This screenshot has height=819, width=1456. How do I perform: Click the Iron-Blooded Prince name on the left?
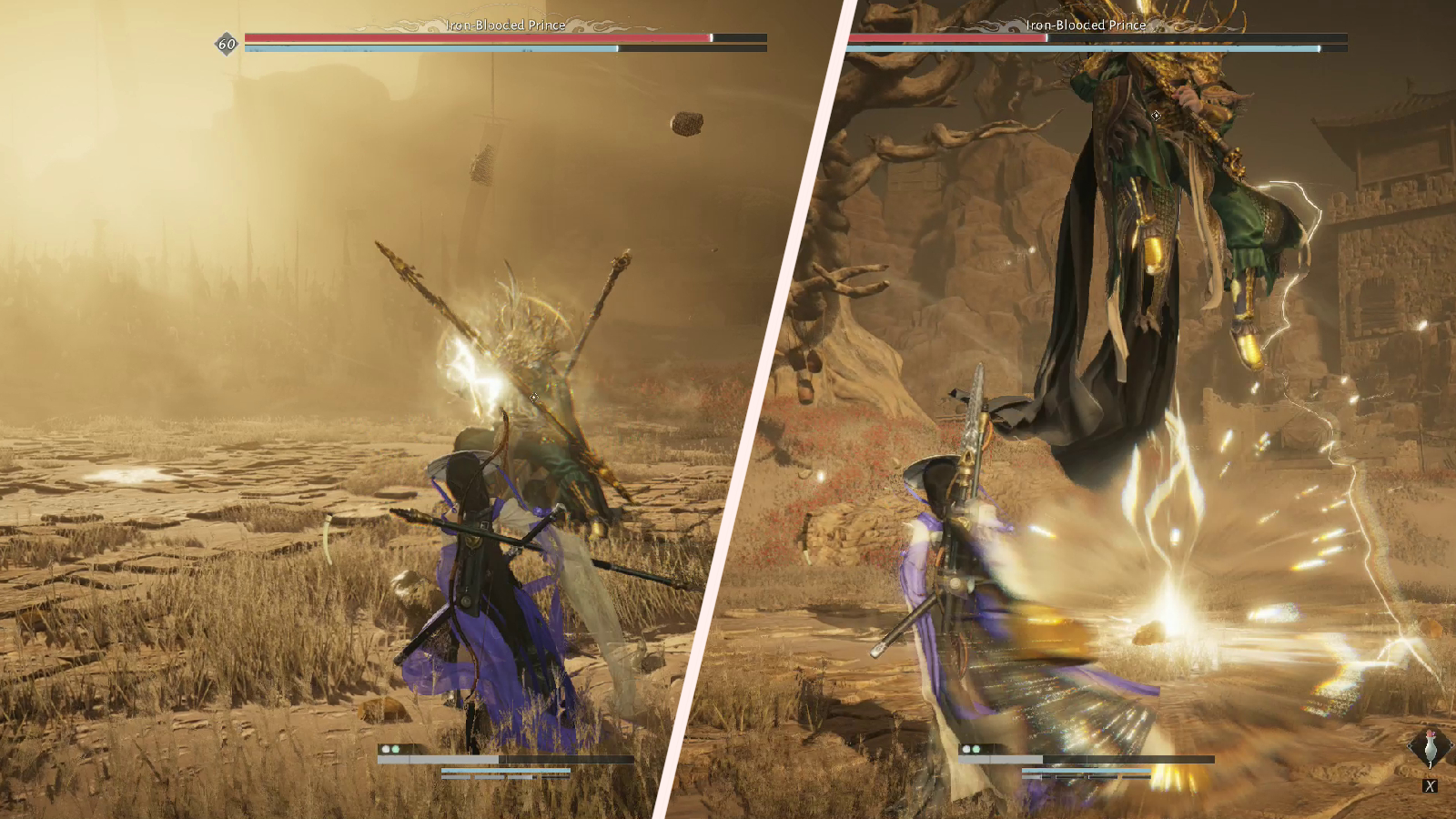(503, 25)
